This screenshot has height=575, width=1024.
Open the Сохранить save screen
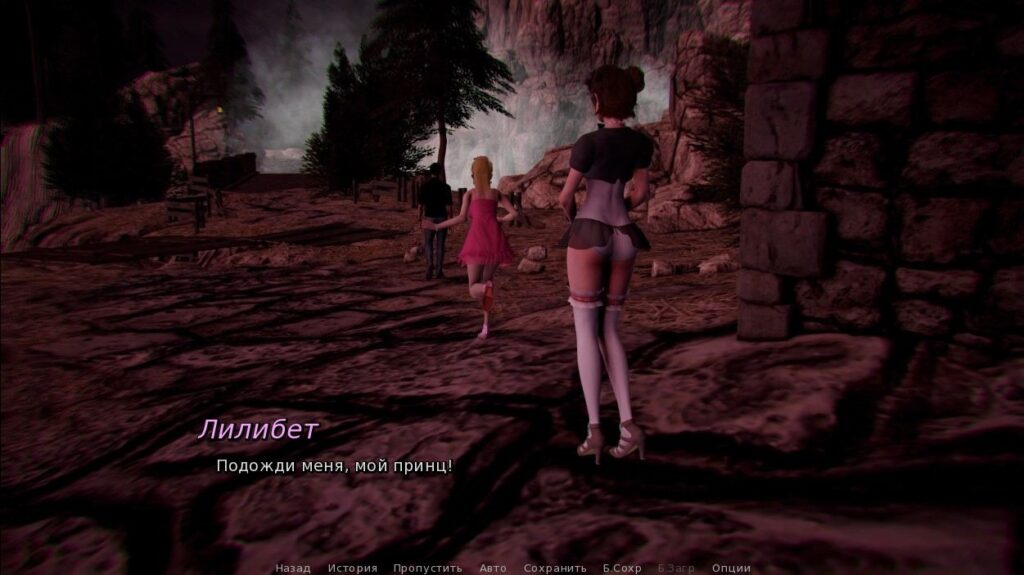pos(555,568)
